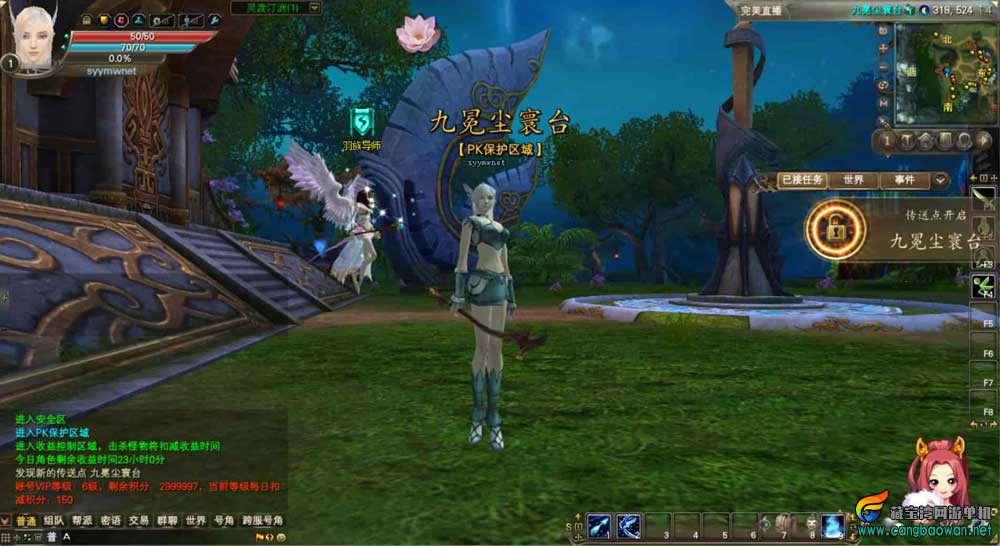This screenshot has width=1000, height=546.
Task: Open the 交易 trade chat tab
Action: [138, 520]
